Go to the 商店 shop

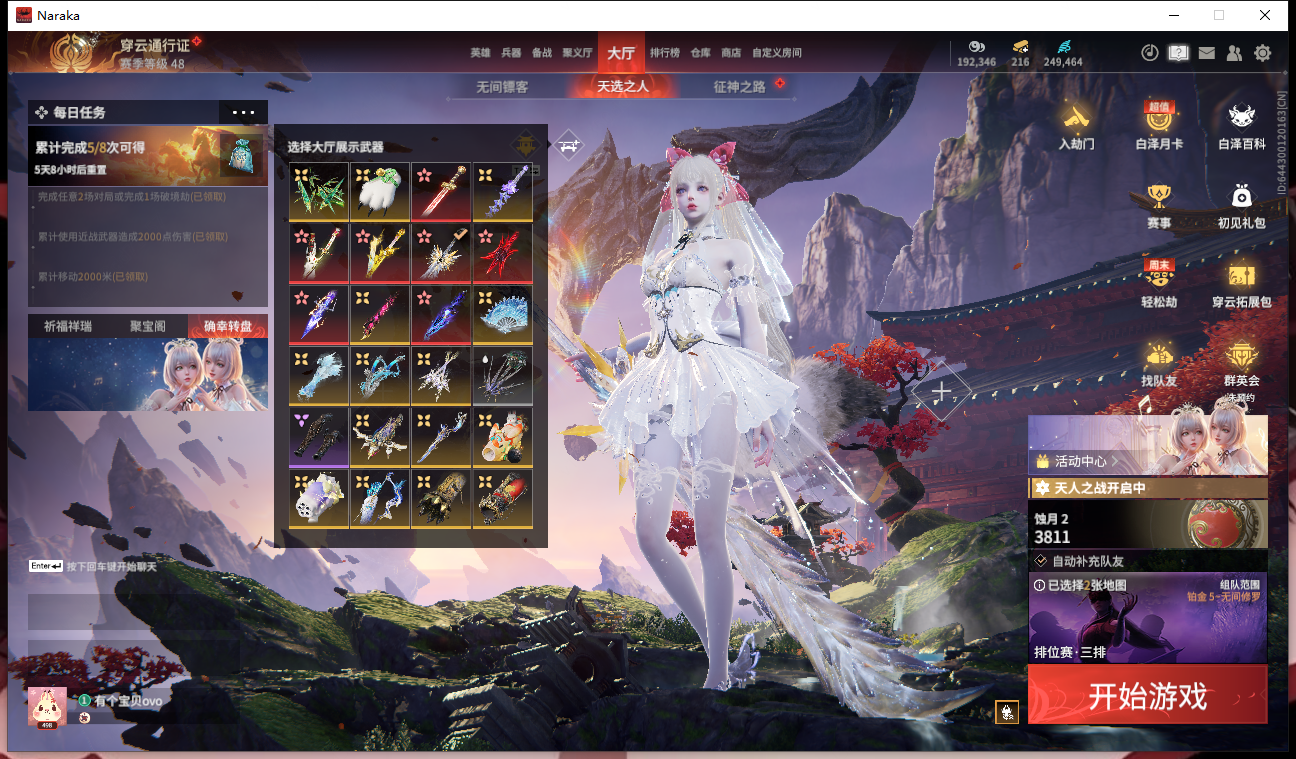coord(731,53)
